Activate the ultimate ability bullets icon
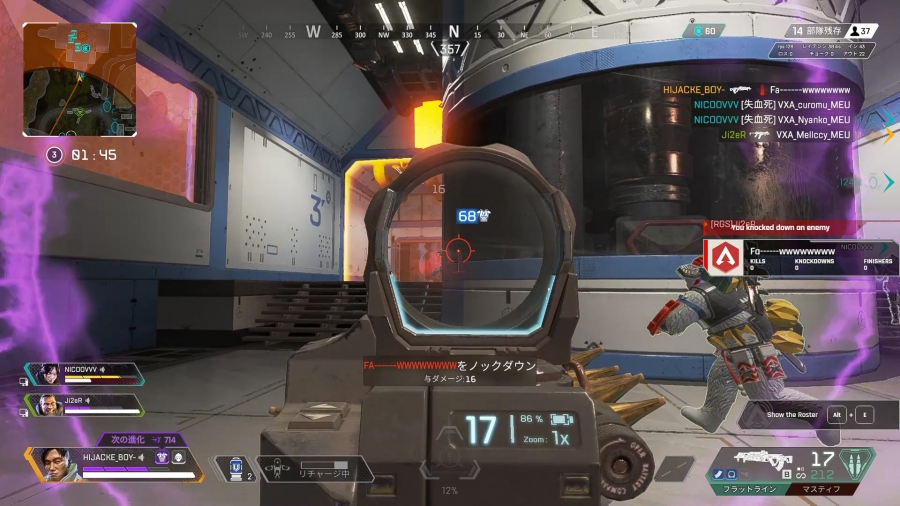 [x=857, y=465]
